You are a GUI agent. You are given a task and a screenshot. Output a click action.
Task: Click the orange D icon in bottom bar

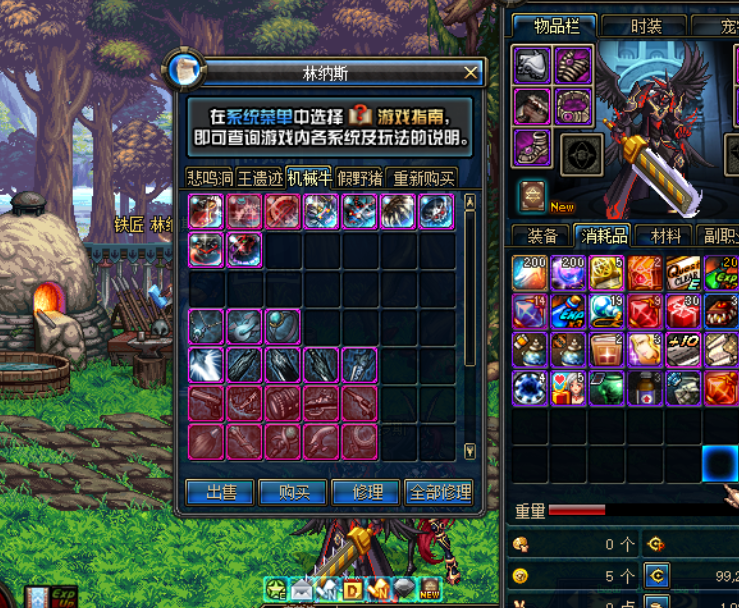coord(353,589)
